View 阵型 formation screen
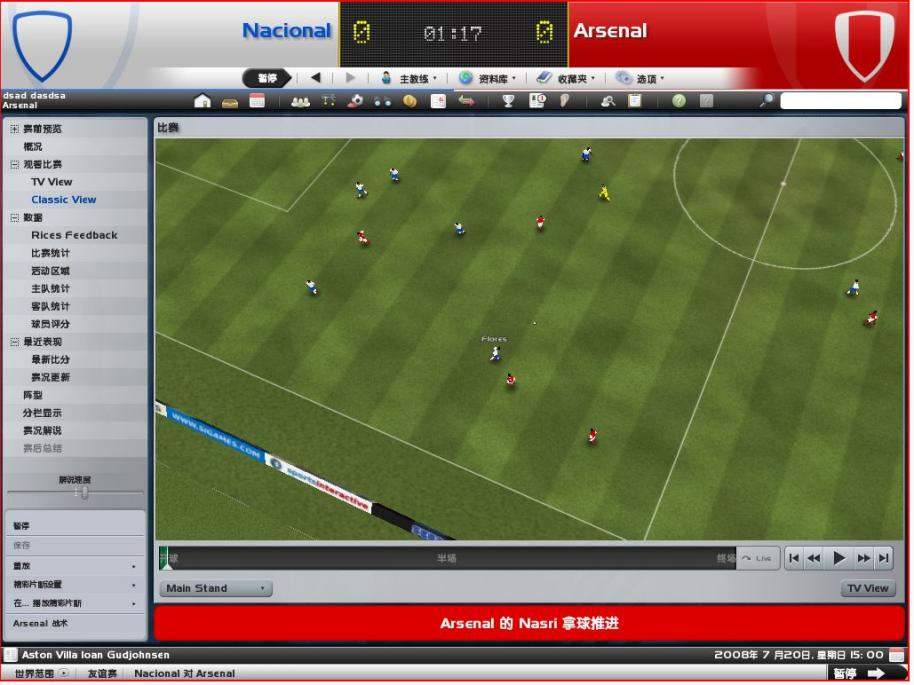This screenshot has height=685, width=914. click(x=33, y=395)
